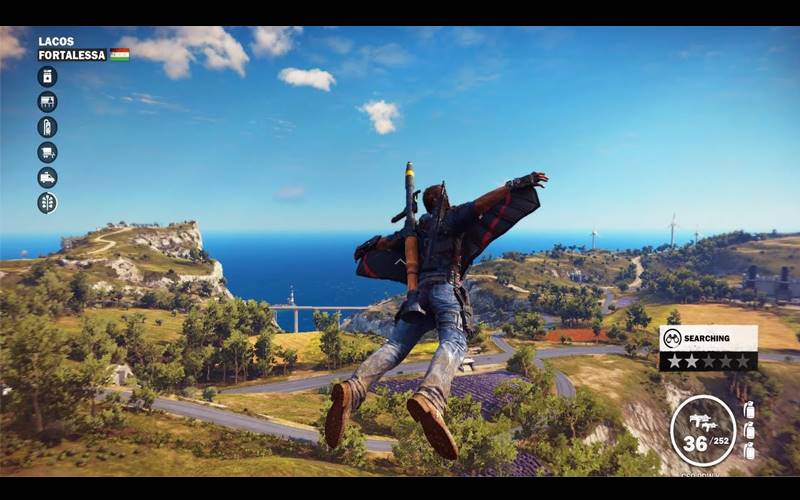Select the speaker box objective icon
800x500 pixels.
click(x=47, y=77)
